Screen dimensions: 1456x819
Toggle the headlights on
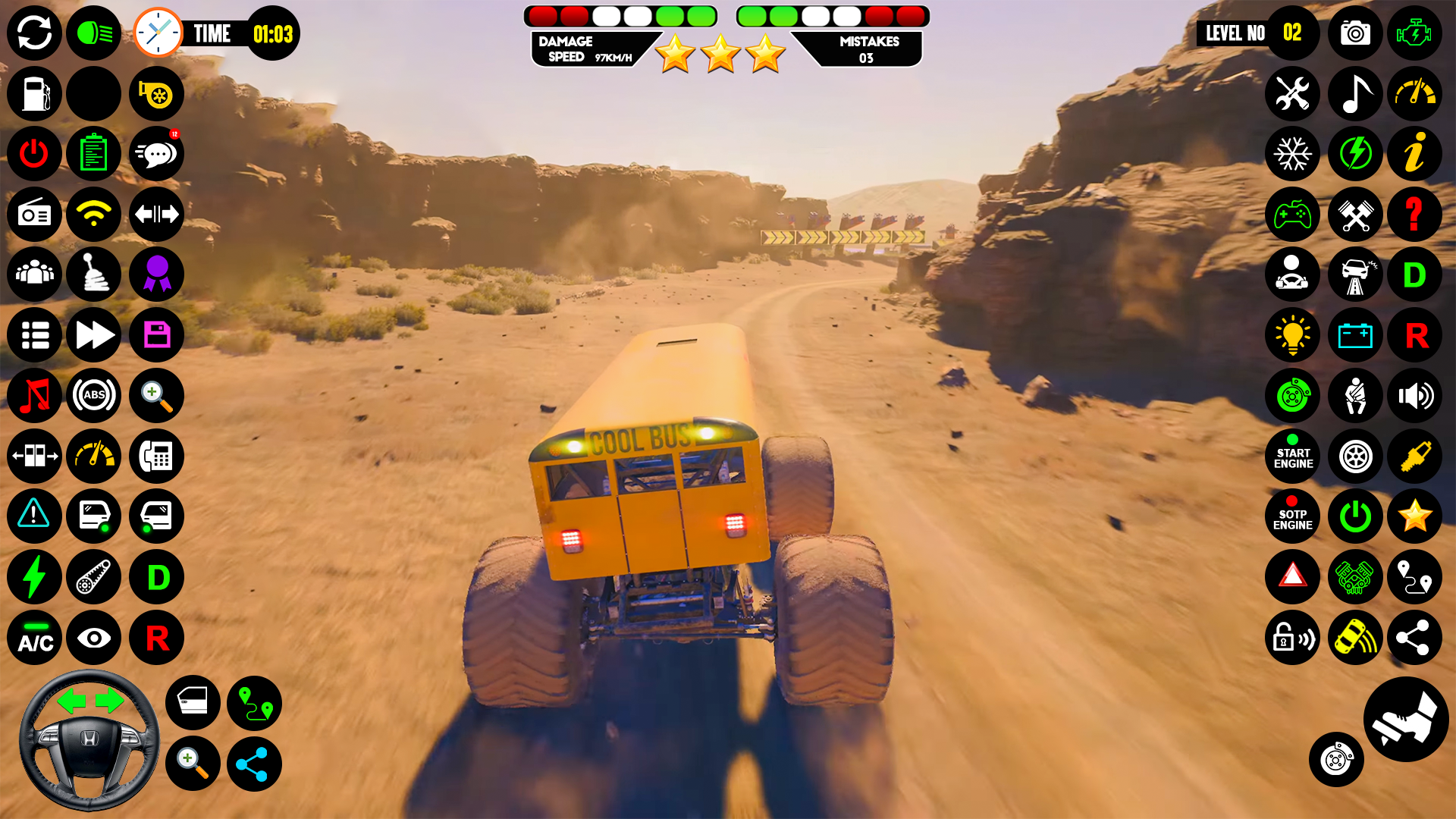(x=93, y=33)
